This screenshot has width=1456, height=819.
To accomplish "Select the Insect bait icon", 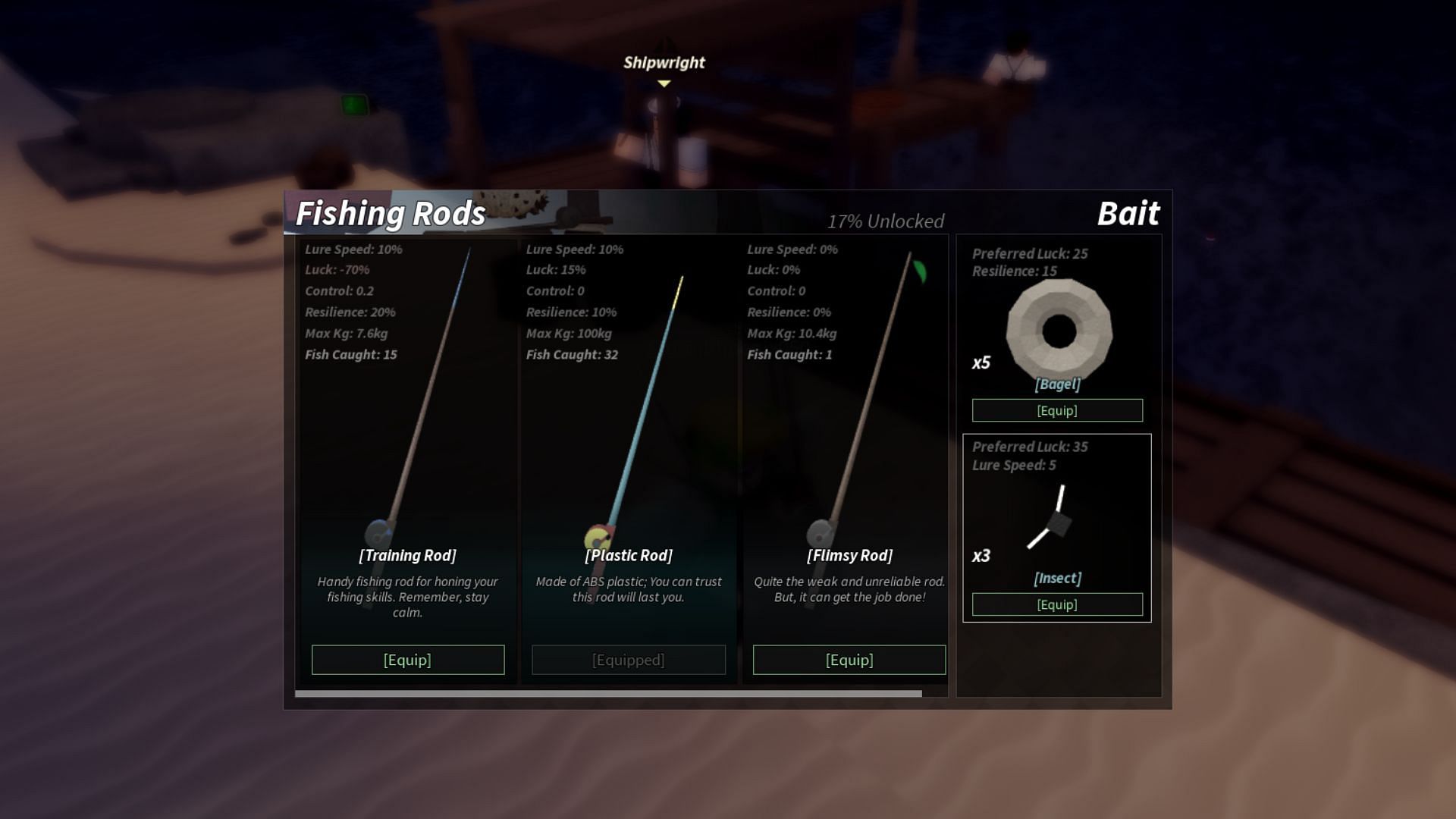I will click(1053, 519).
